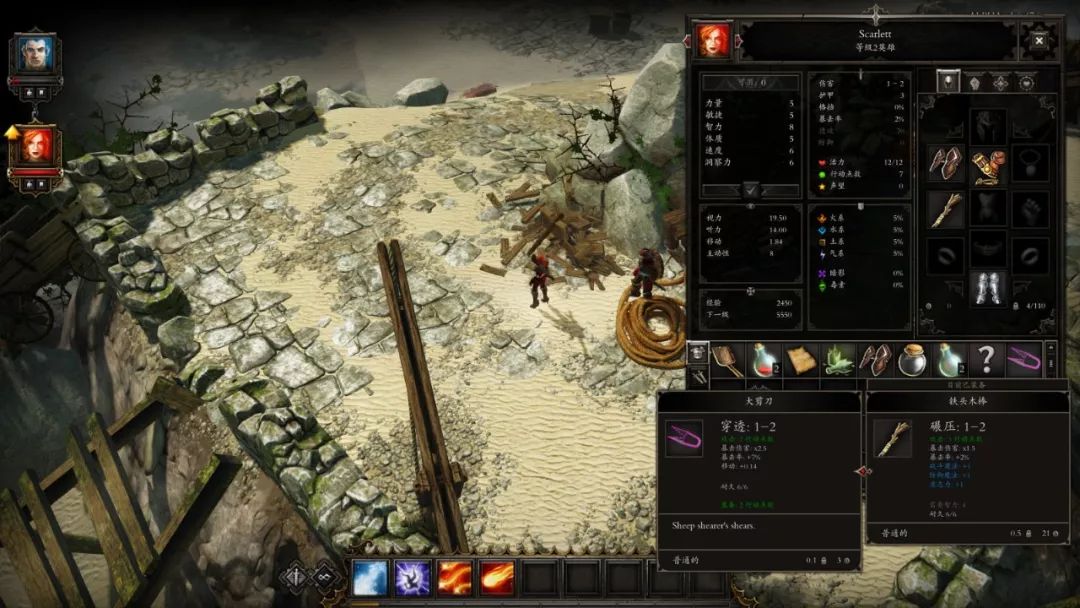Select the shovel in the inventory
Viewport: 1080px width, 608px height.
(x=727, y=359)
